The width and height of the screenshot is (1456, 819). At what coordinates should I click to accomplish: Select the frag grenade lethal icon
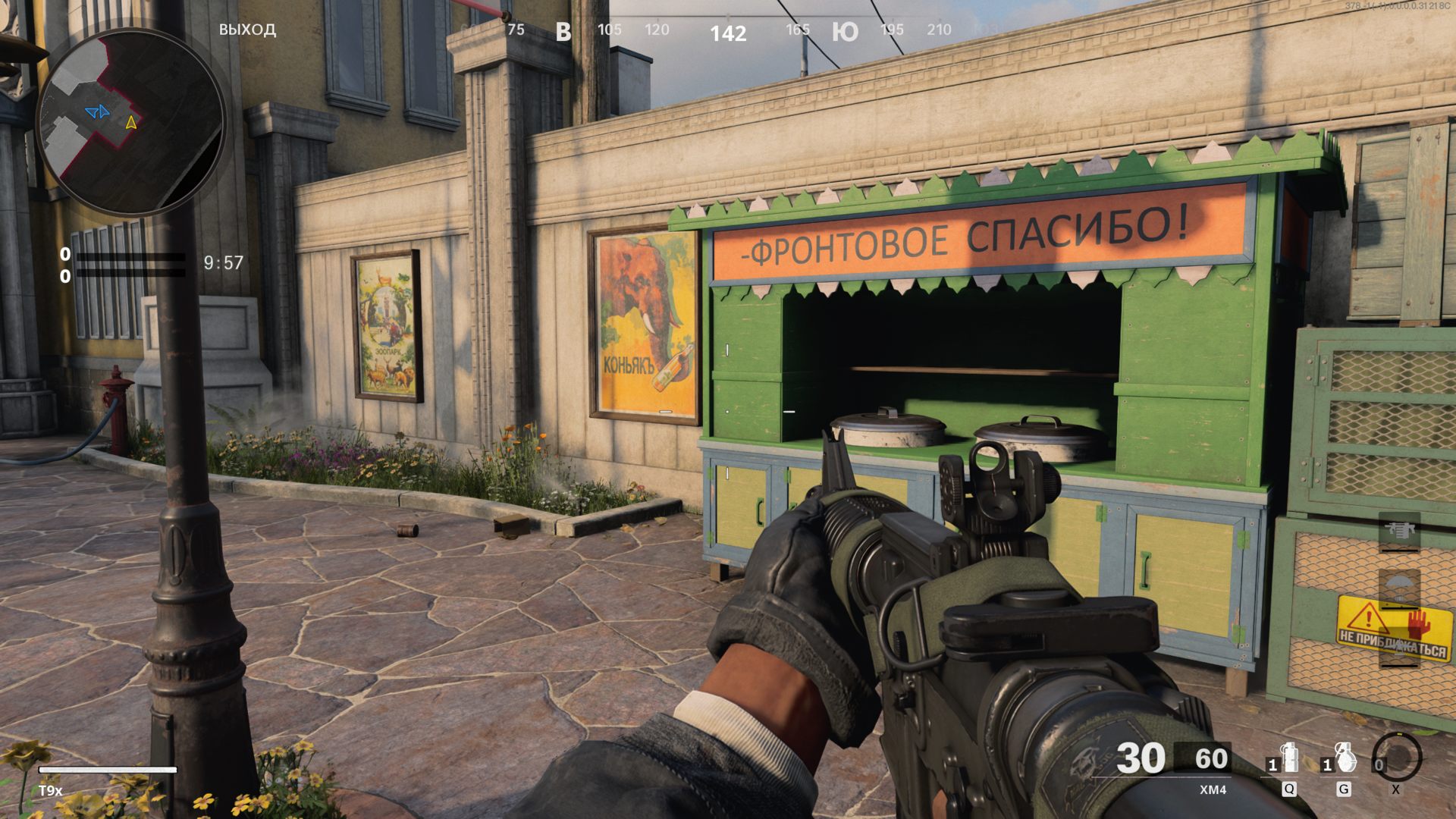pyautogui.click(x=1344, y=758)
